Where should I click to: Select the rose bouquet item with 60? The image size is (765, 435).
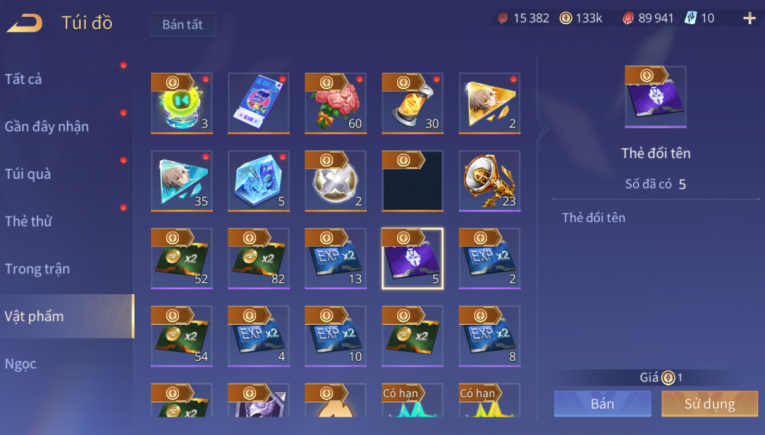336,102
